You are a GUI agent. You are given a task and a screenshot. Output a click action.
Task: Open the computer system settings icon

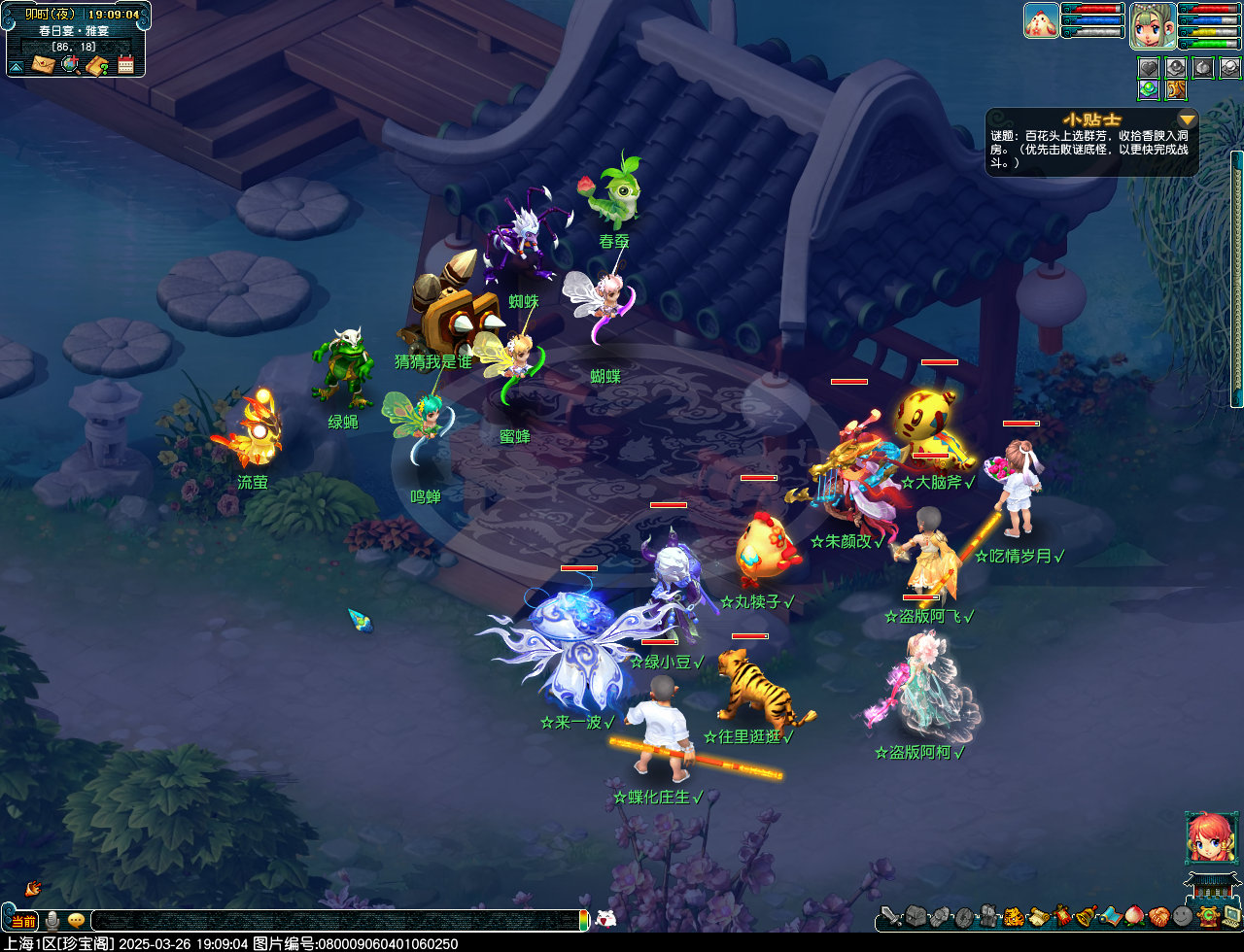[1231, 915]
